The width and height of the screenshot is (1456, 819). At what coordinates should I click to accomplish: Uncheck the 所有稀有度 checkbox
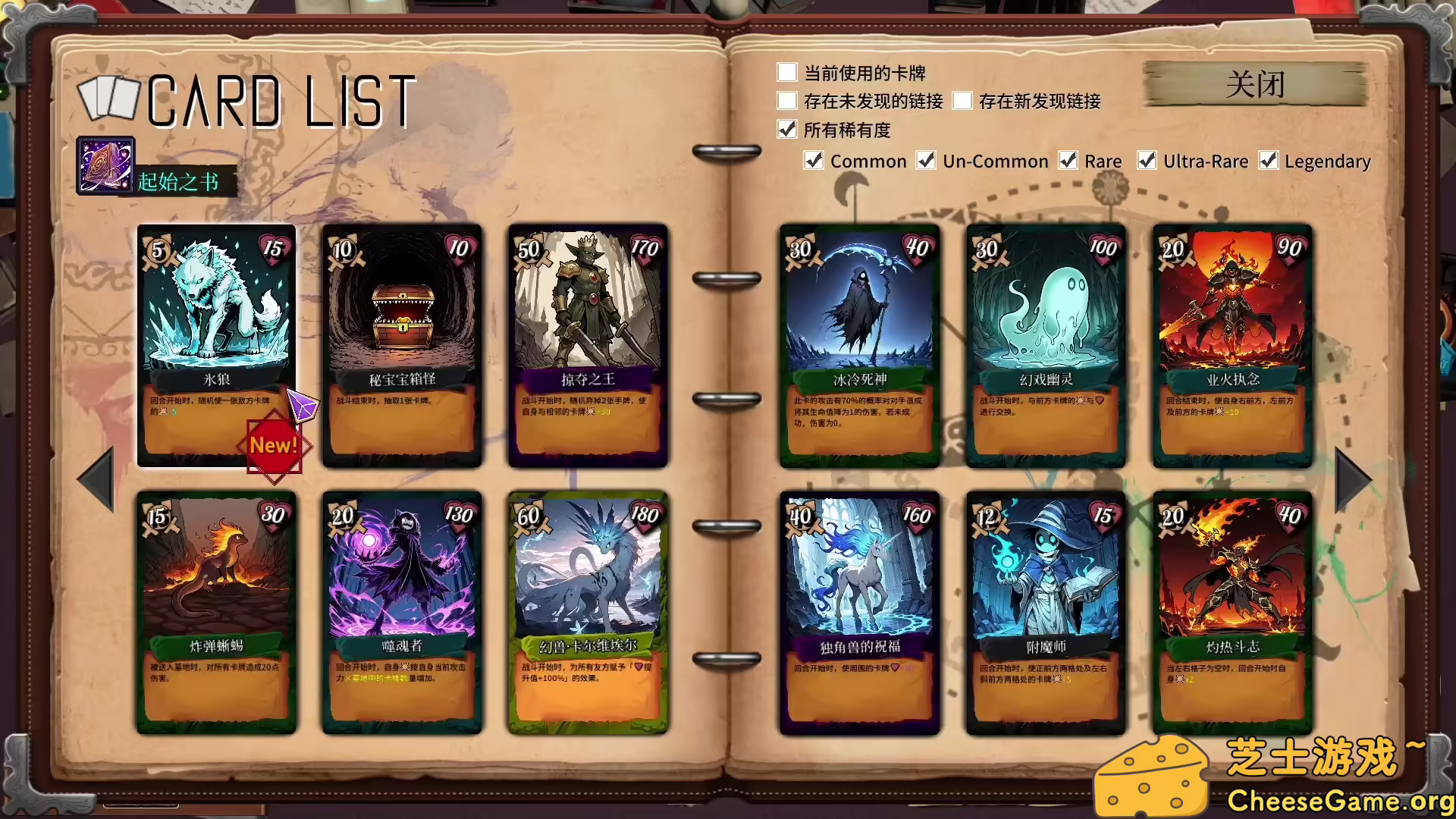click(x=786, y=130)
